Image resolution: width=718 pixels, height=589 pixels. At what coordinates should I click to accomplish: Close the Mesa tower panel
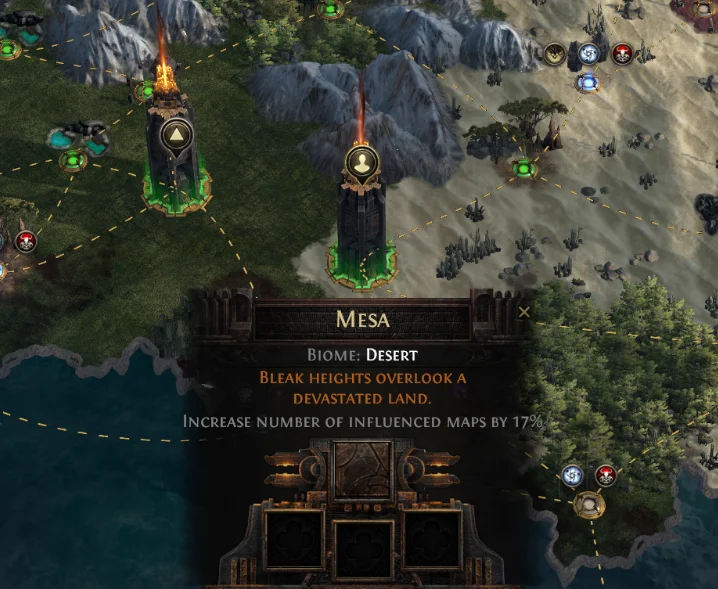(525, 312)
